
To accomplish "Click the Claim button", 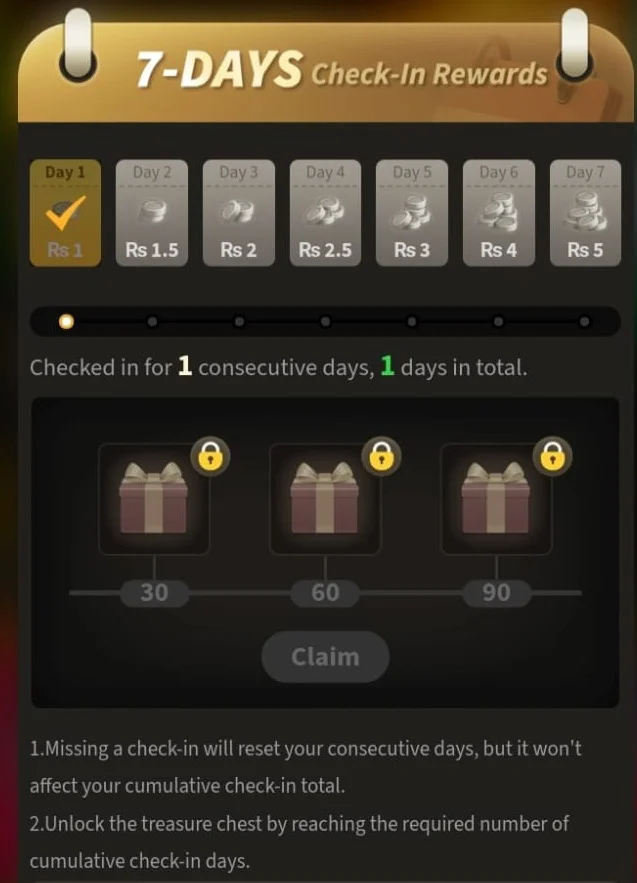I will (x=325, y=657).
